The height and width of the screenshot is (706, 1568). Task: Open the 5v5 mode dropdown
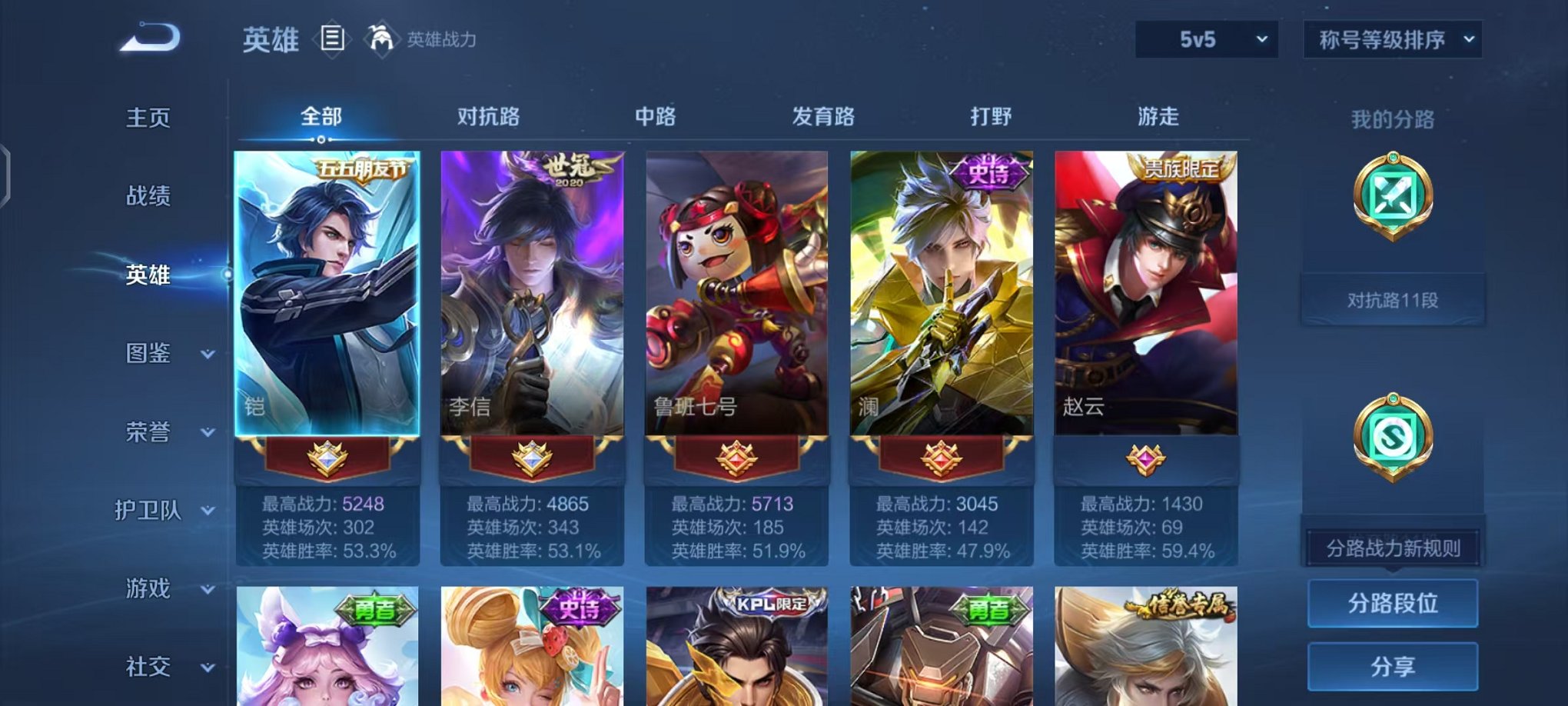1204,37
